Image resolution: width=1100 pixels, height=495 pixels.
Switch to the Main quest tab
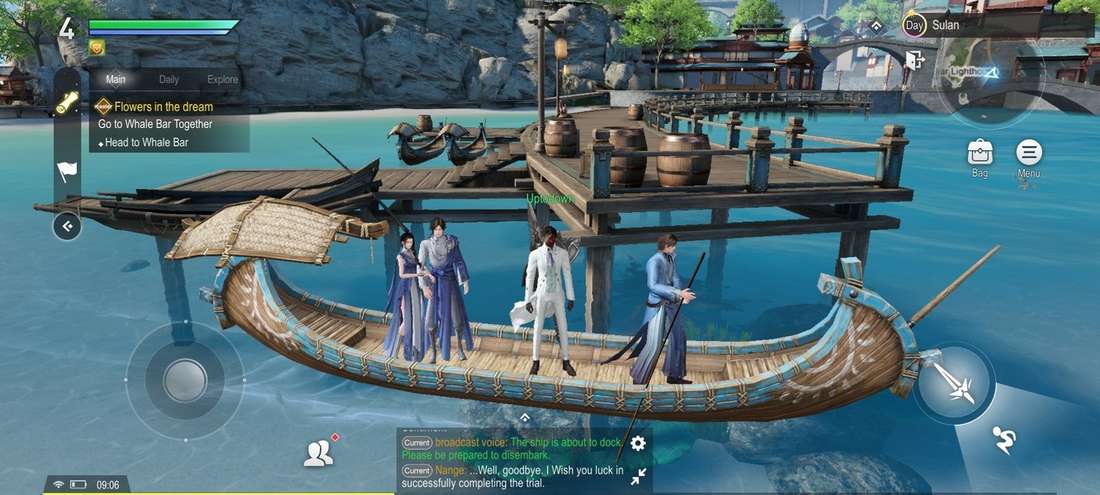pyautogui.click(x=116, y=80)
